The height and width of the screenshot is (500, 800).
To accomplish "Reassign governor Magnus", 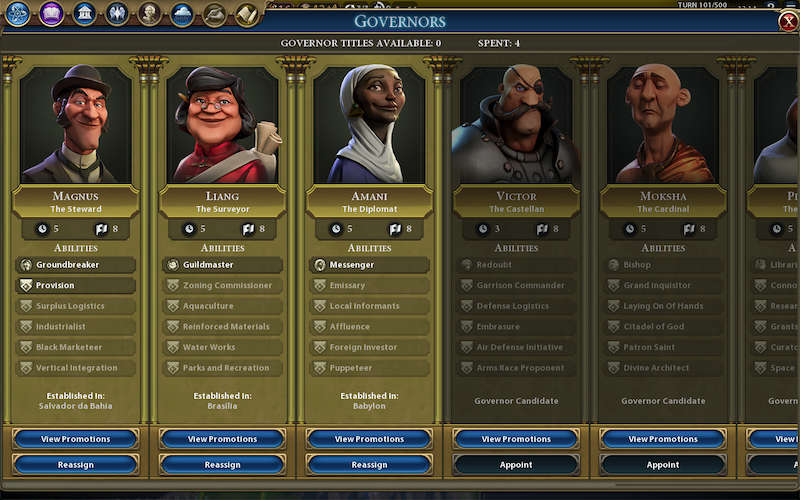I will coord(76,464).
